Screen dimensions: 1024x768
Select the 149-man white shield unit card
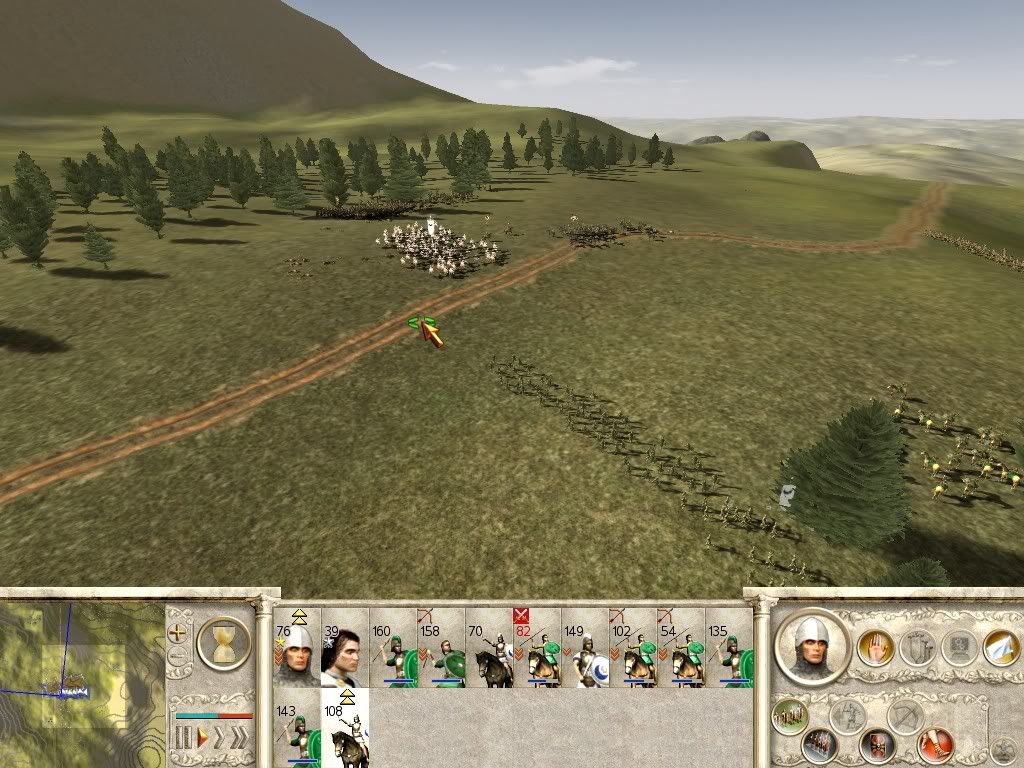tap(585, 648)
